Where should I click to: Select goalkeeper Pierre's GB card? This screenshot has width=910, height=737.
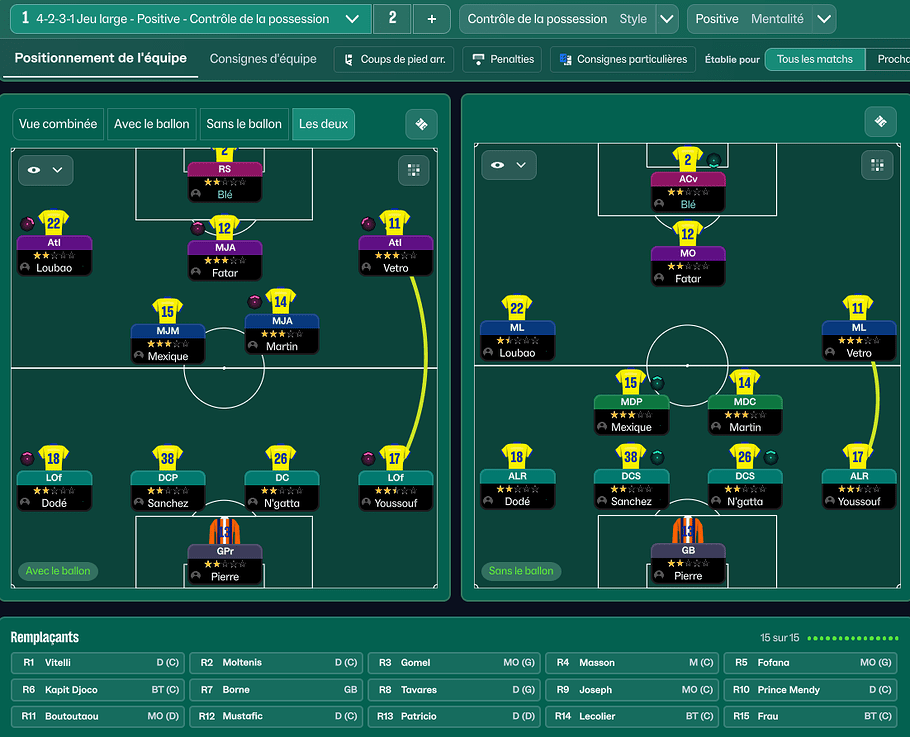688,563
